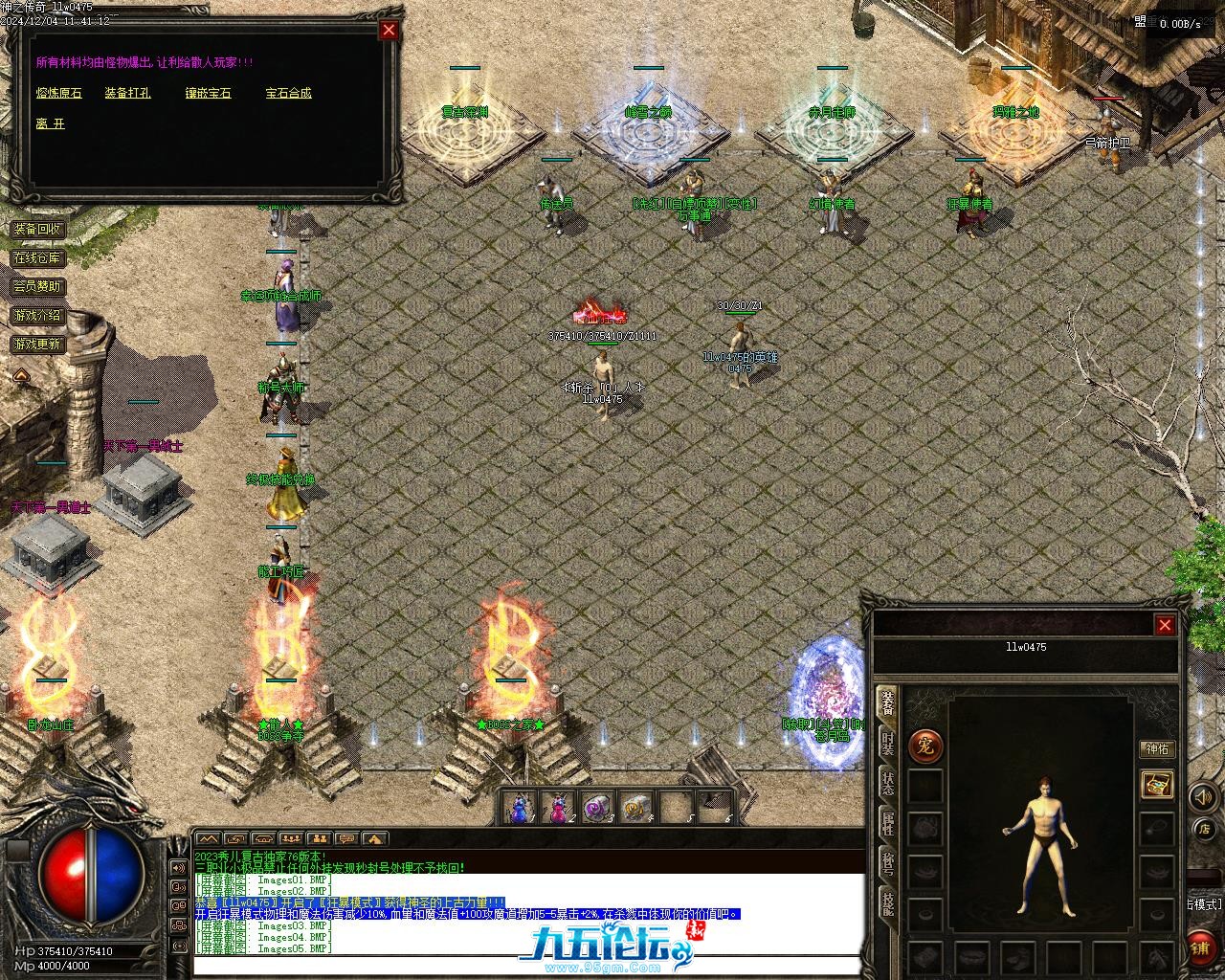Viewport: 1225px width, 980px height.
Task: Show the 游戏介绍 game introduction
Action: [37, 315]
